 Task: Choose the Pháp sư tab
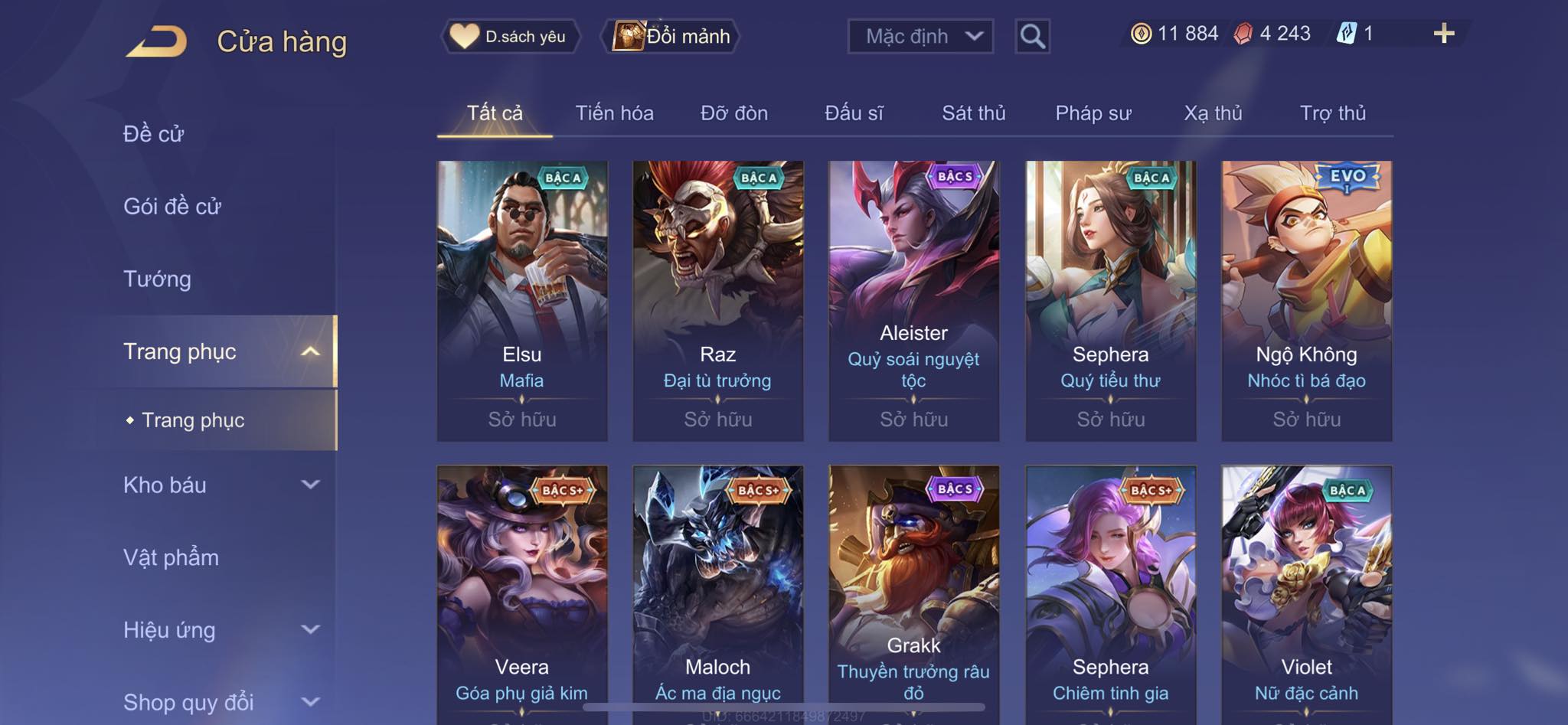1093,113
